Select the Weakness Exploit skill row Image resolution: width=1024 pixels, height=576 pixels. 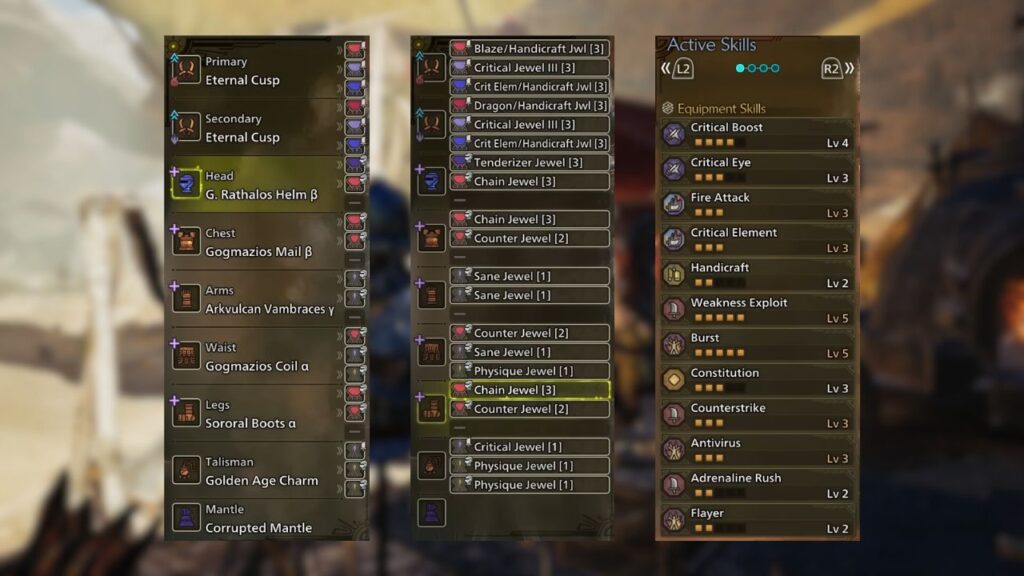pos(757,310)
